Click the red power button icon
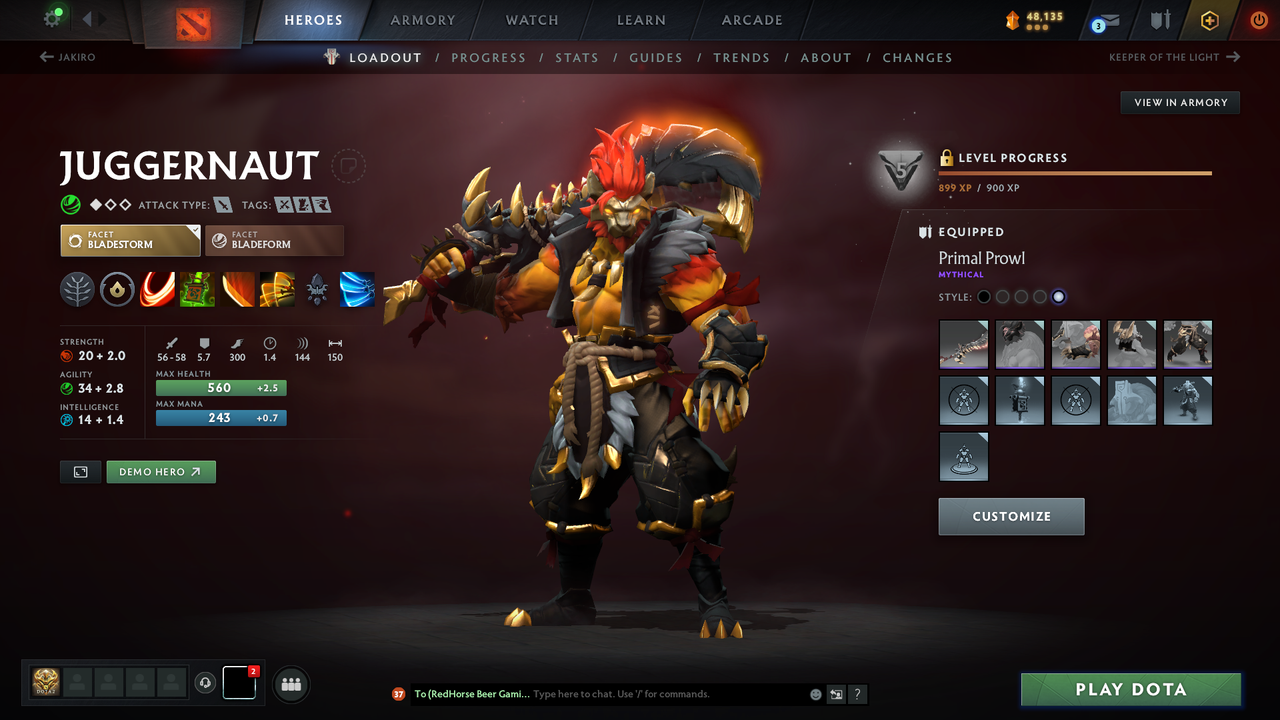 pyautogui.click(x=1258, y=20)
